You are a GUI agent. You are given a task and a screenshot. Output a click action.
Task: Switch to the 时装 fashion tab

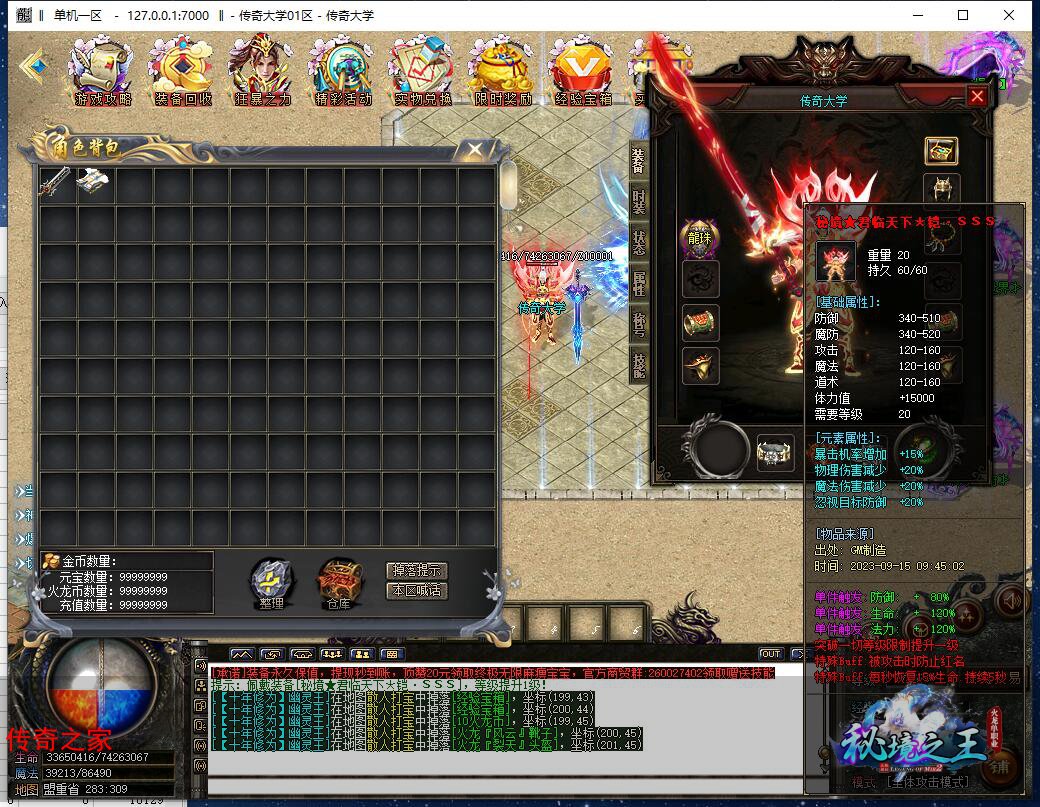pyautogui.click(x=639, y=202)
